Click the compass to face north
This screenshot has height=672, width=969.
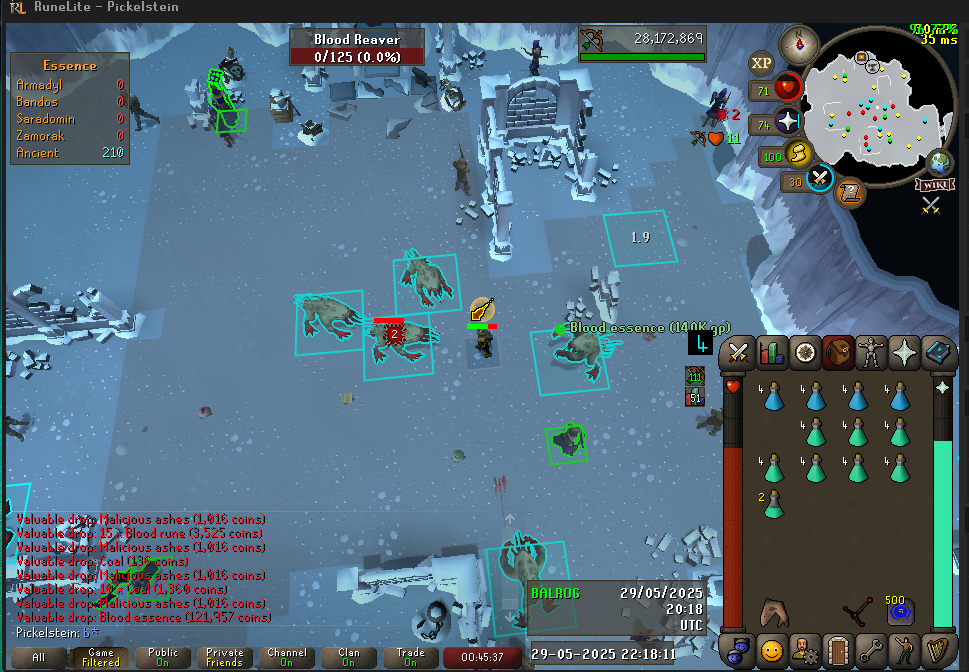tap(800, 45)
